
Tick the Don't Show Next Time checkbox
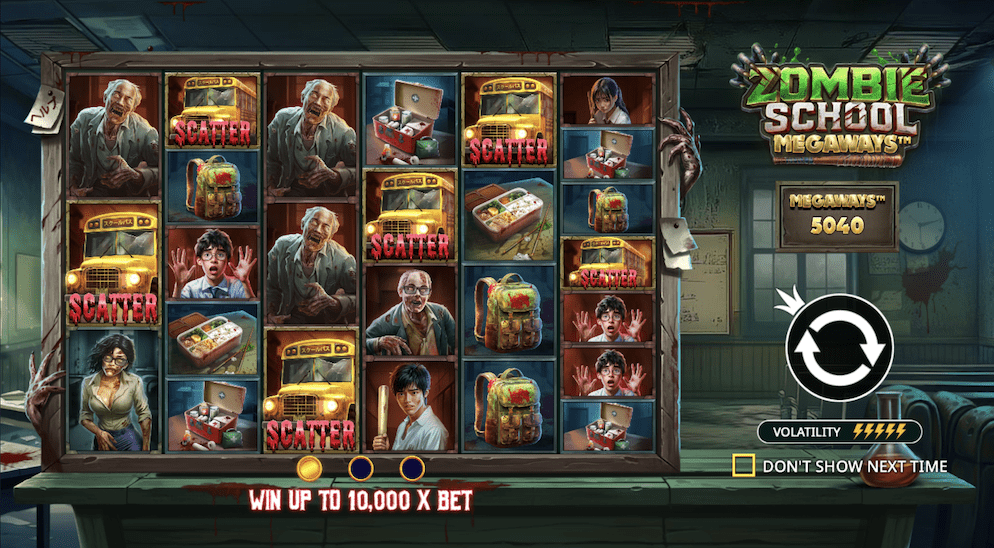(x=743, y=466)
